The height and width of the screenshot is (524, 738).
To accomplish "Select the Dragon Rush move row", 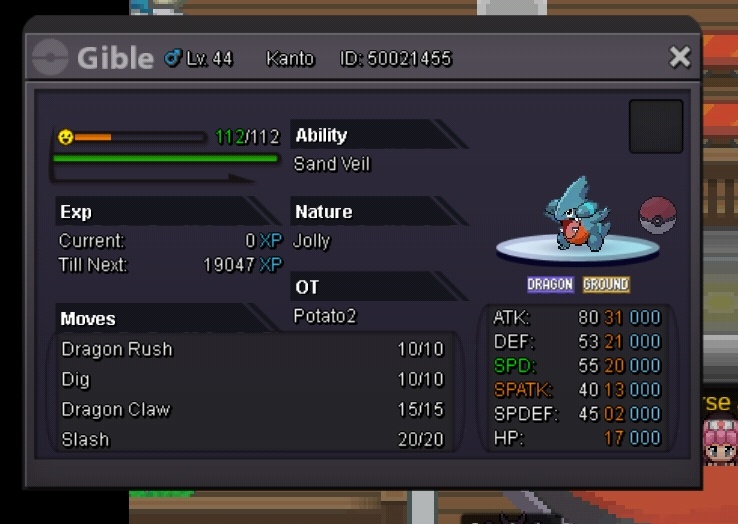I will (x=252, y=350).
